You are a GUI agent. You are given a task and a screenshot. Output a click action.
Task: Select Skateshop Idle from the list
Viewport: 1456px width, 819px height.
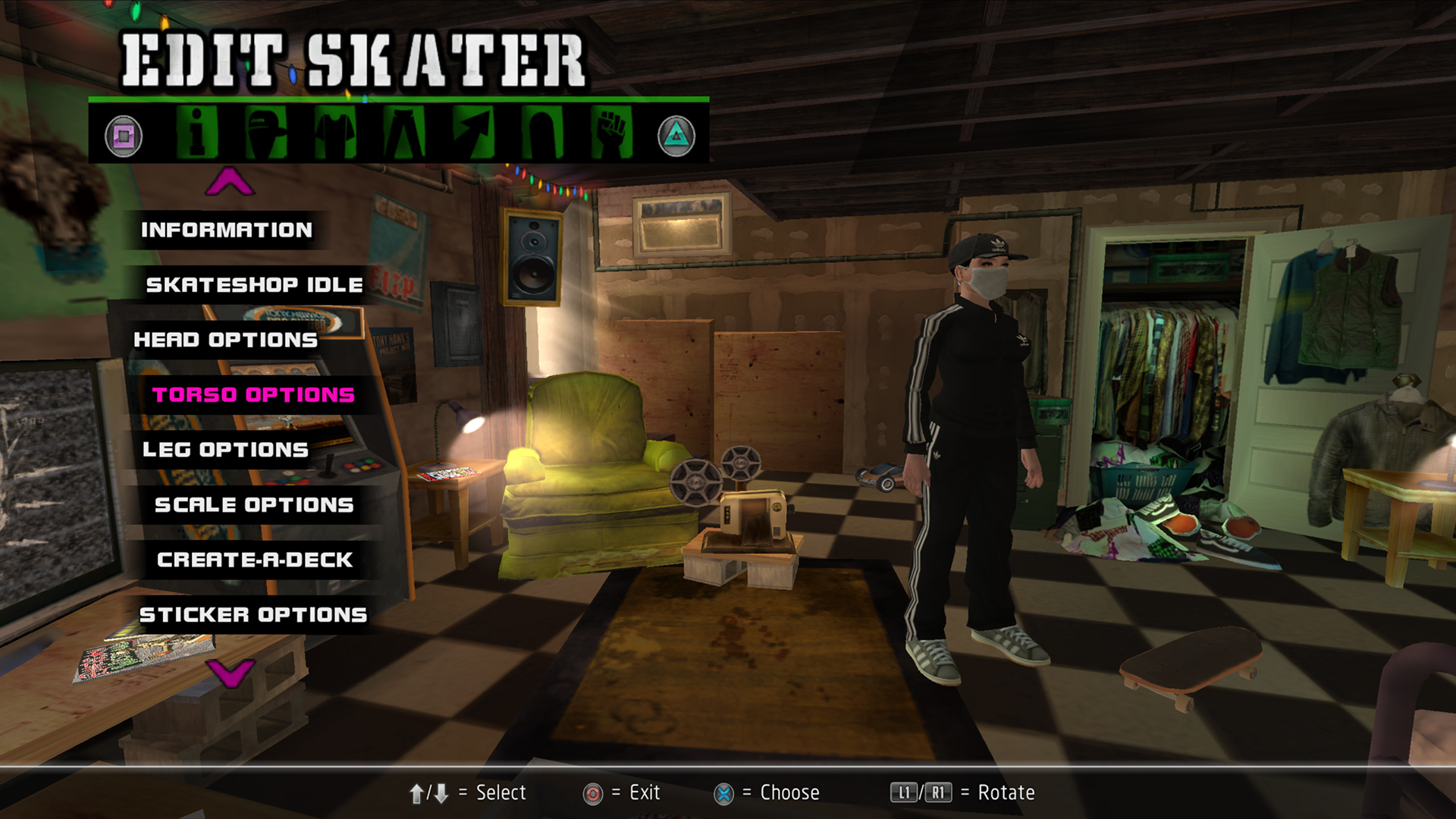254,285
